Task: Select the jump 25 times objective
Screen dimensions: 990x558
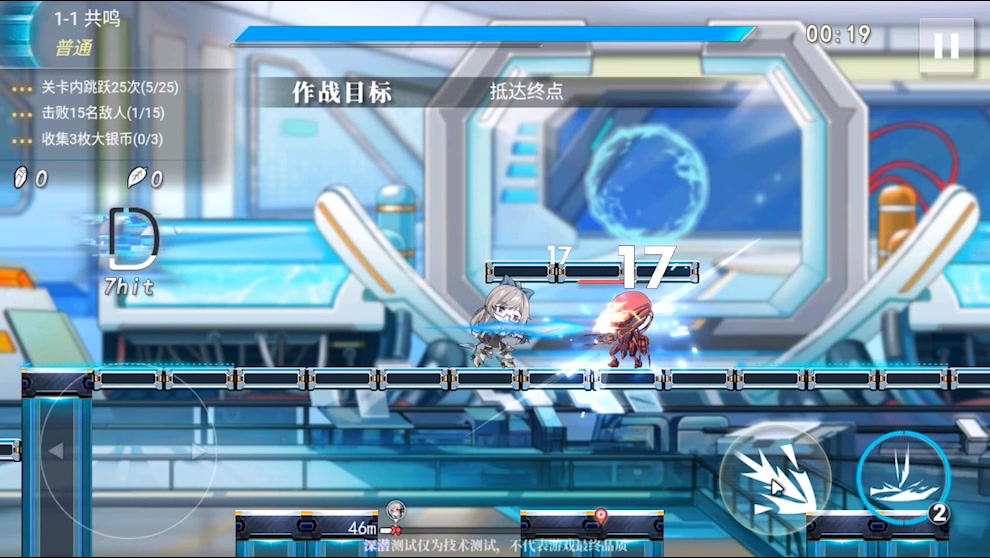Action: 110,87
